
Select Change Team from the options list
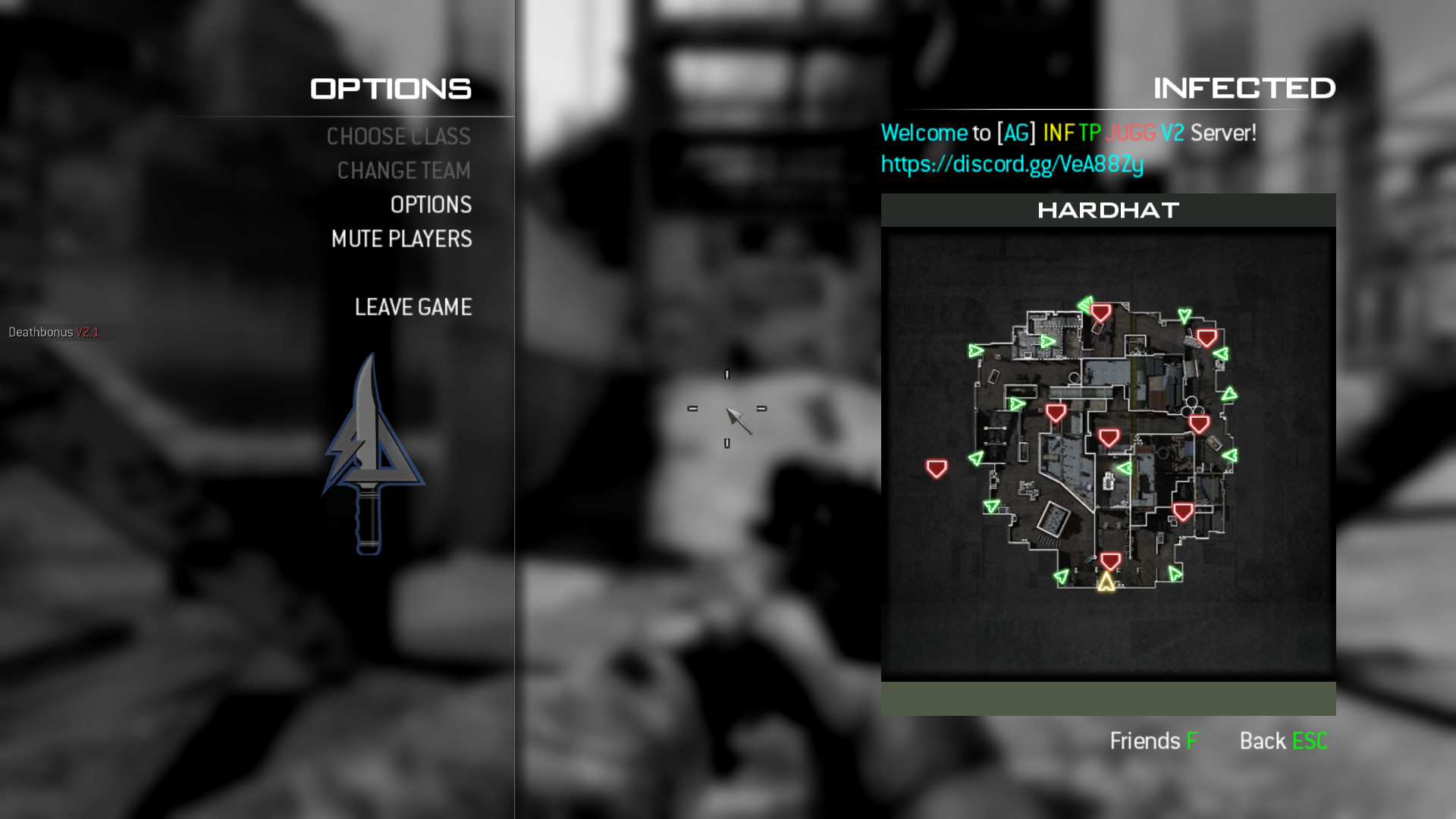coord(404,171)
